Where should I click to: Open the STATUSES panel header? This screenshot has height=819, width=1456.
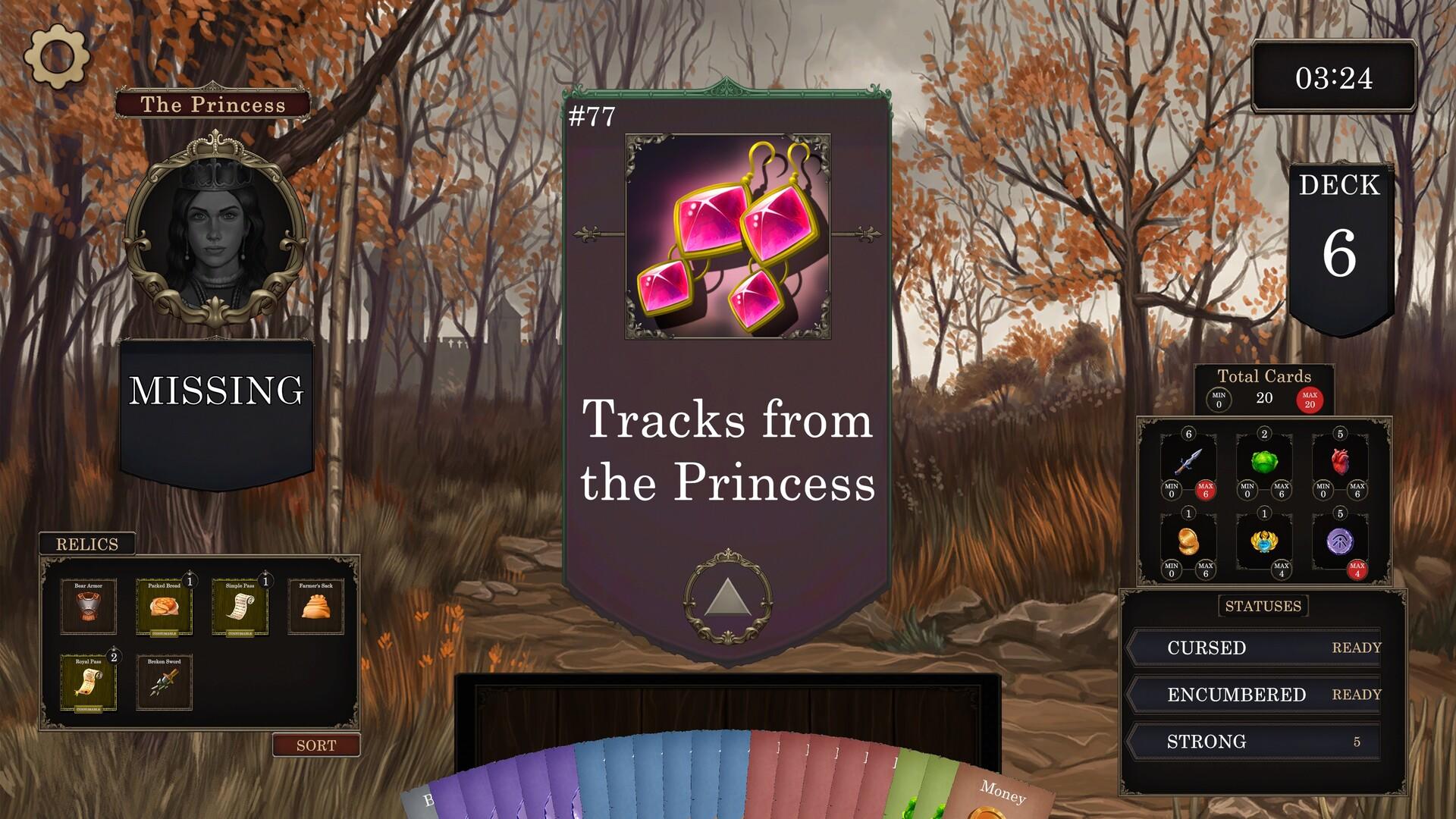tap(1262, 605)
